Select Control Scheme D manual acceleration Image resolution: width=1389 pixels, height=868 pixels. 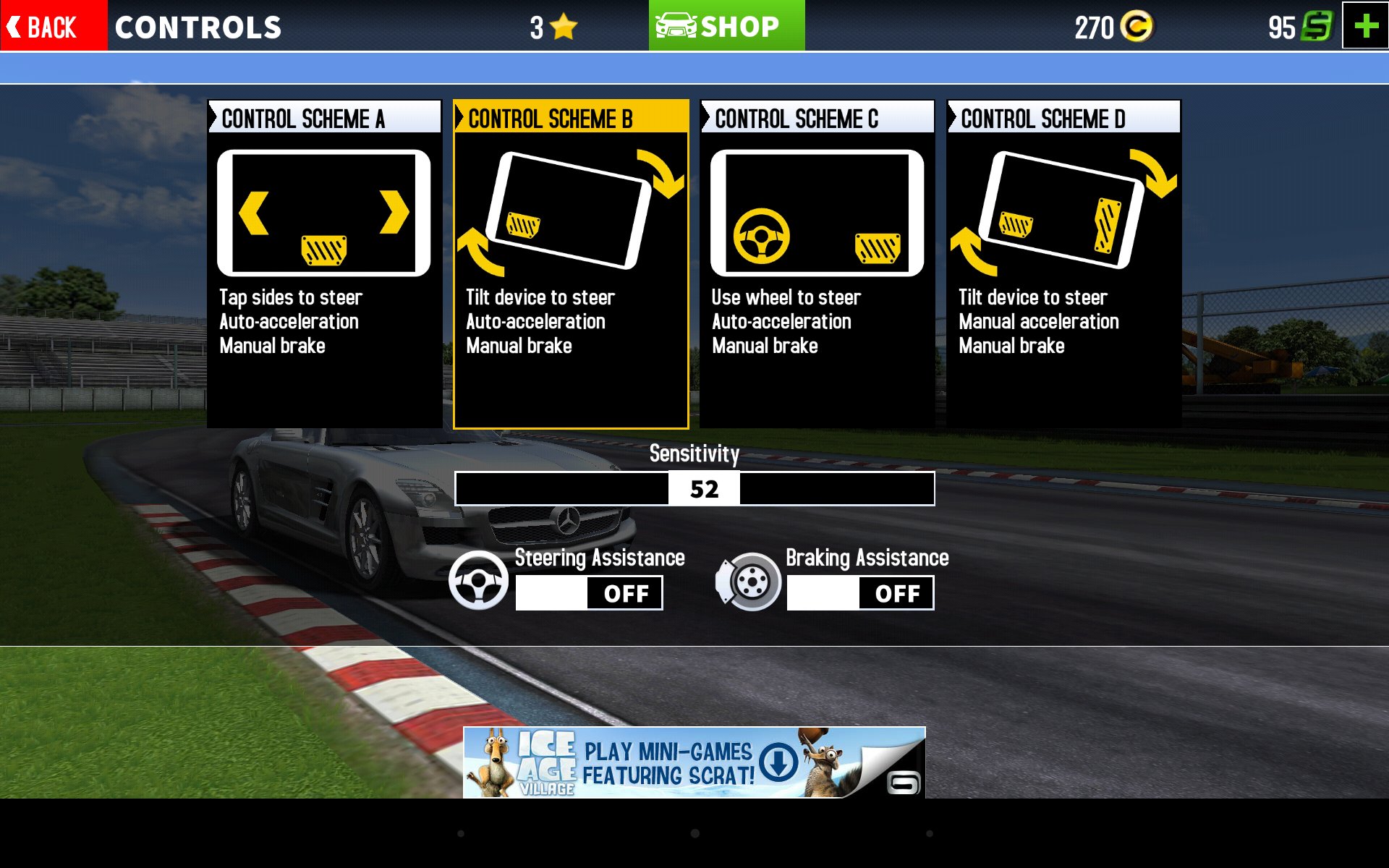(1063, 263)
